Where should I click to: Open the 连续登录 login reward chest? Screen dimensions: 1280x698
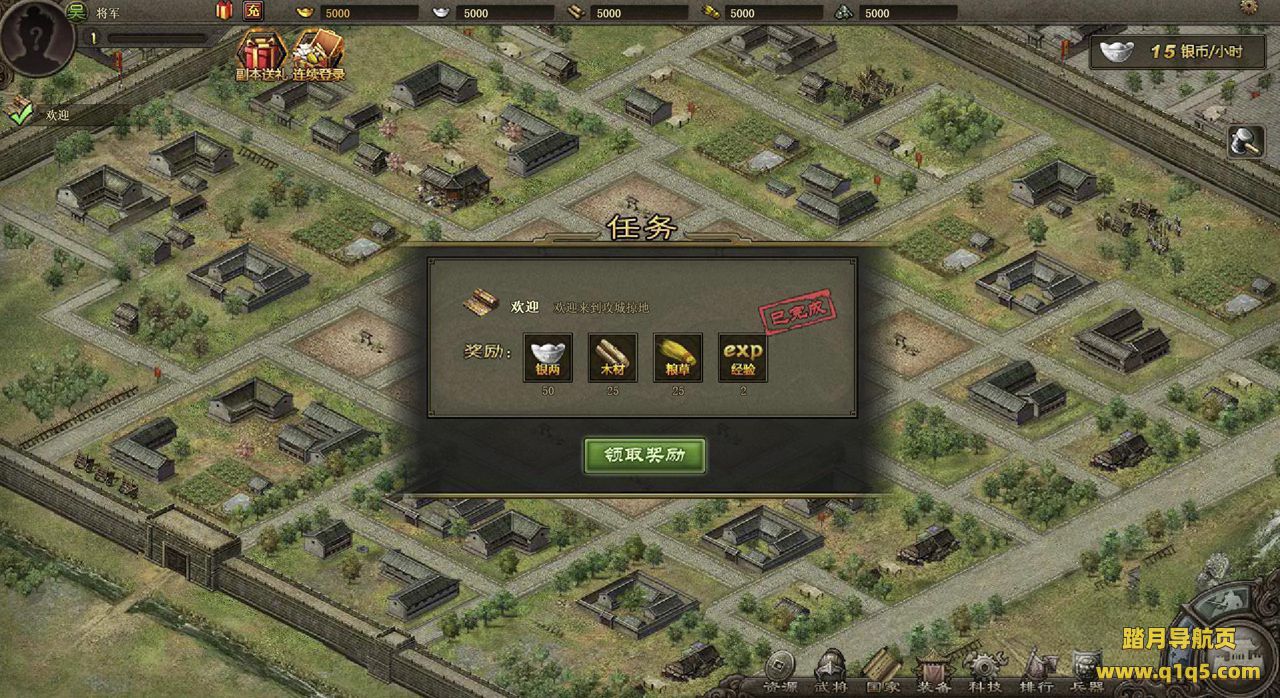(318, 54)
